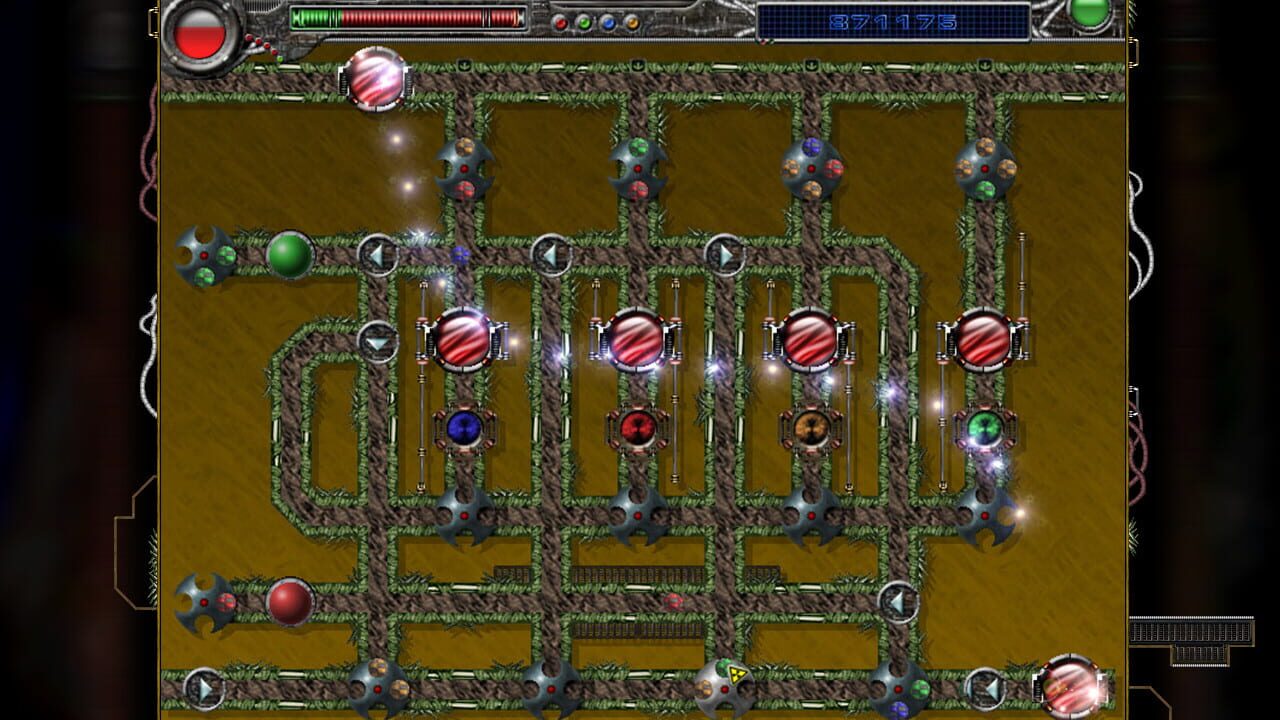Viewport: 1280px width, 720px height.
Task: Toggle the downward arrow switch on the left side
Action: pyautogui.click(x=378, y=342)
